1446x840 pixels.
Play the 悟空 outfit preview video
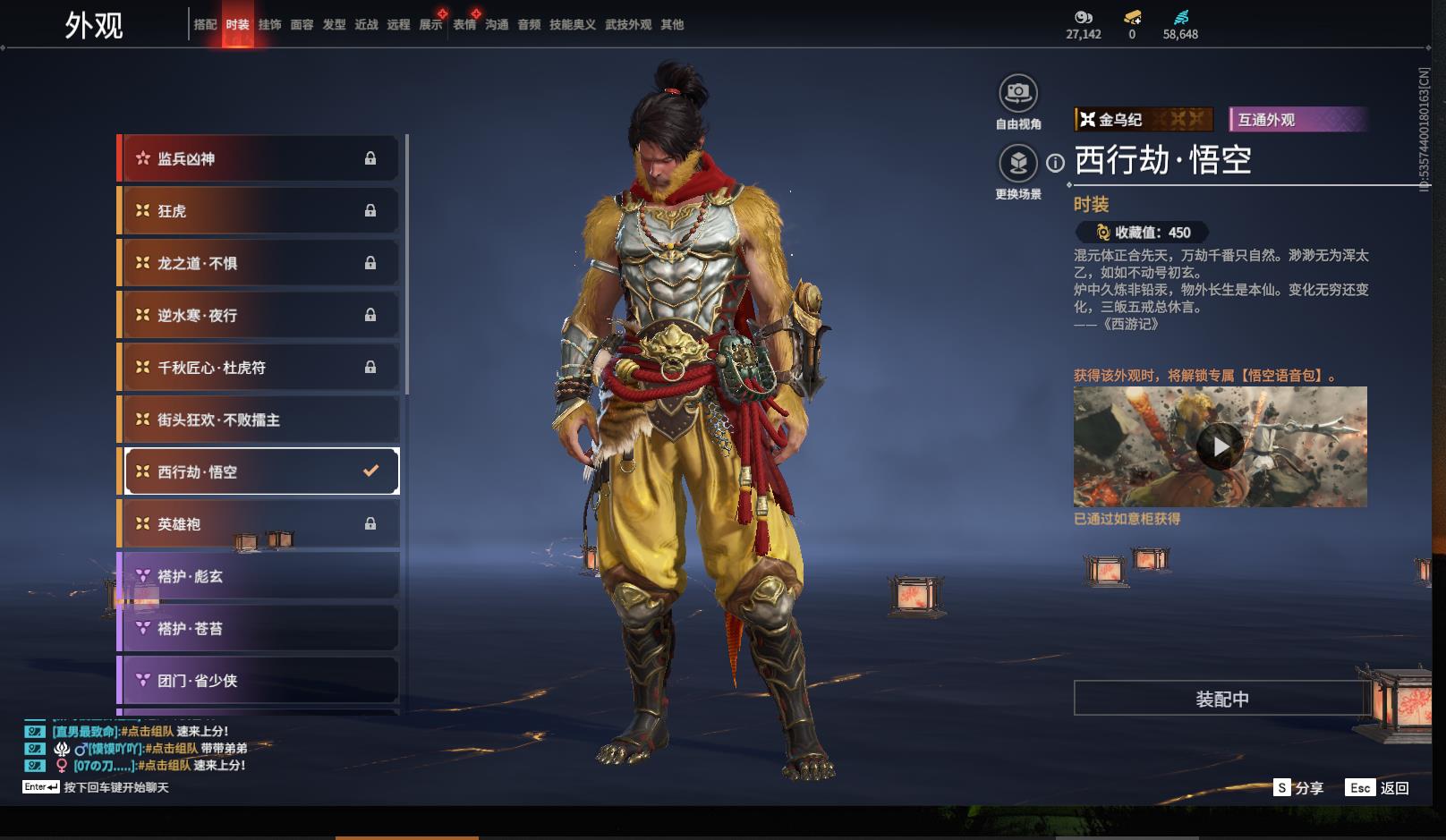pyautogui.click(x=1221, y=445)
